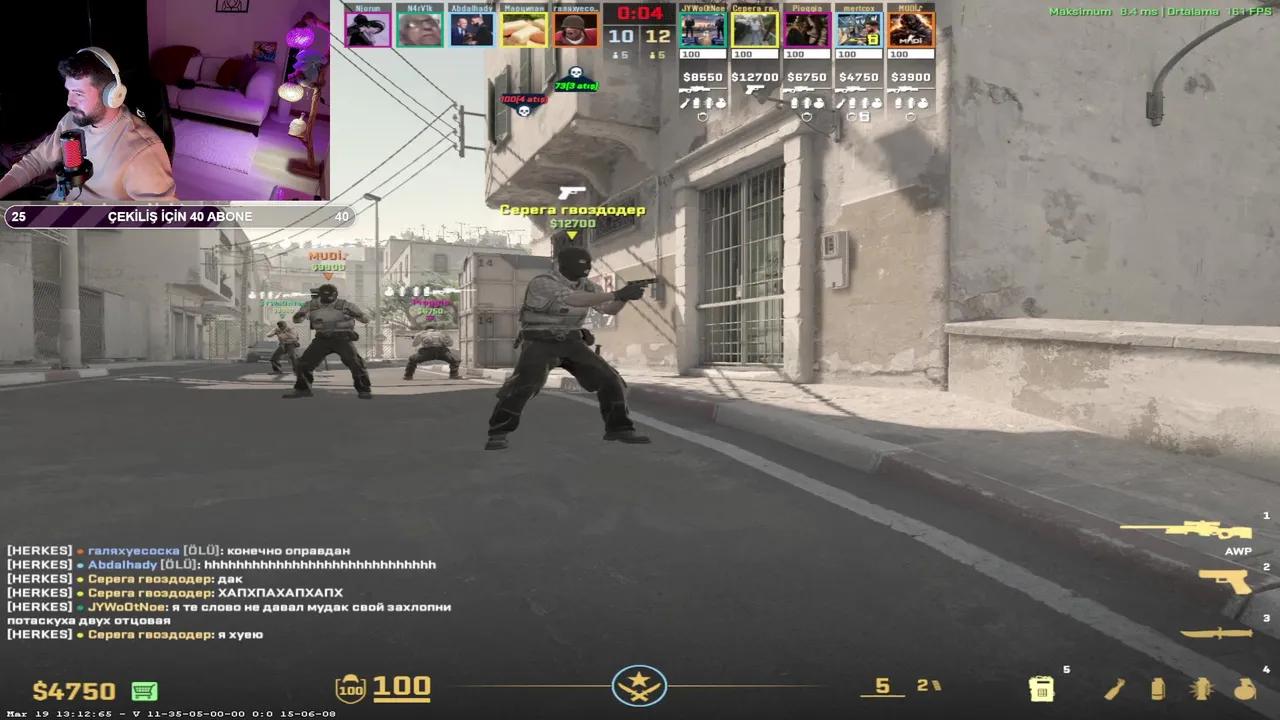Click the team emblem at bottom center
Viewport: 1280px width, 720px height.
[x=639, y=688]
